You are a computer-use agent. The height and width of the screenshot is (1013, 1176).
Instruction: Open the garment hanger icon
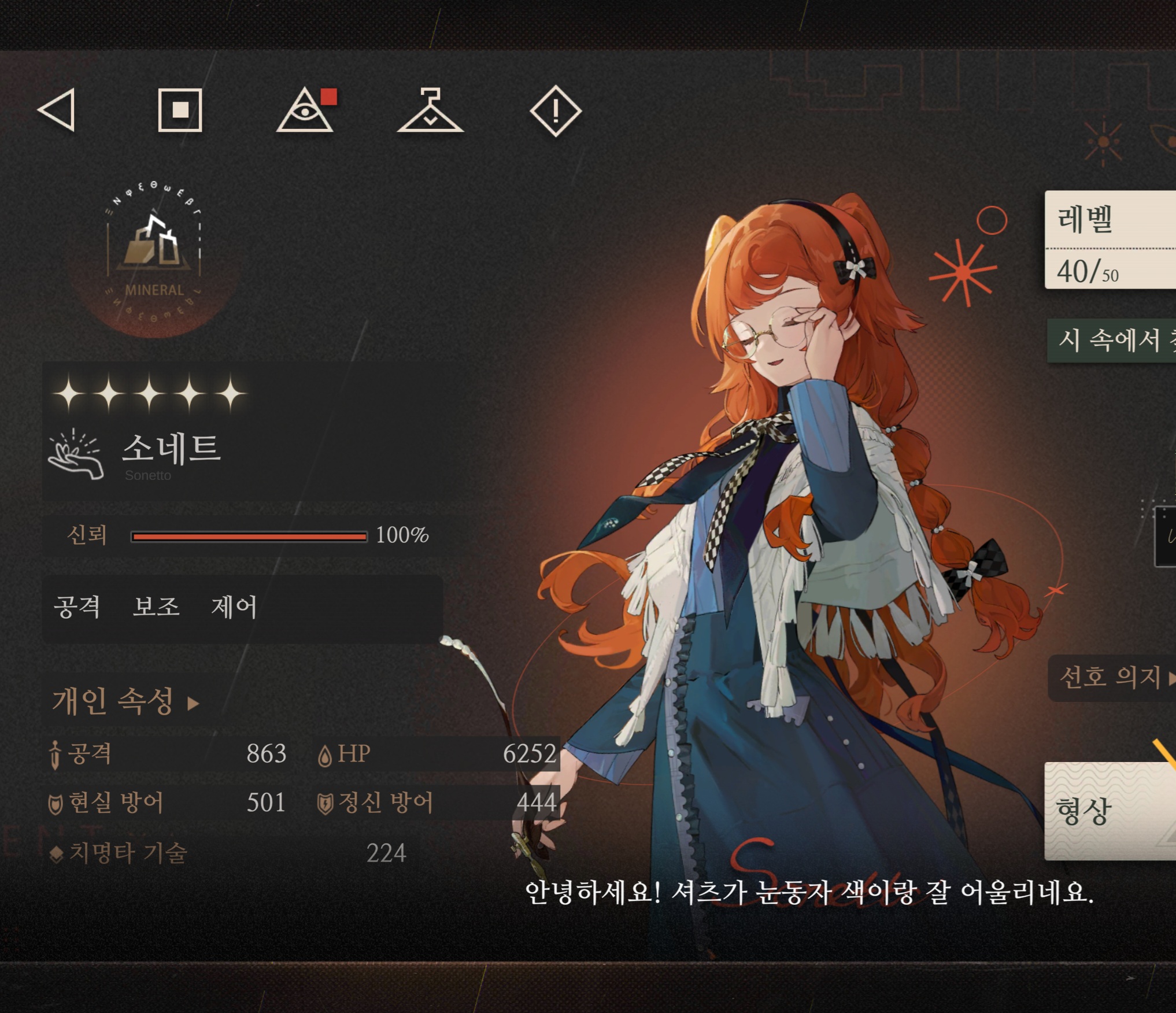click(x=430, y=110)
